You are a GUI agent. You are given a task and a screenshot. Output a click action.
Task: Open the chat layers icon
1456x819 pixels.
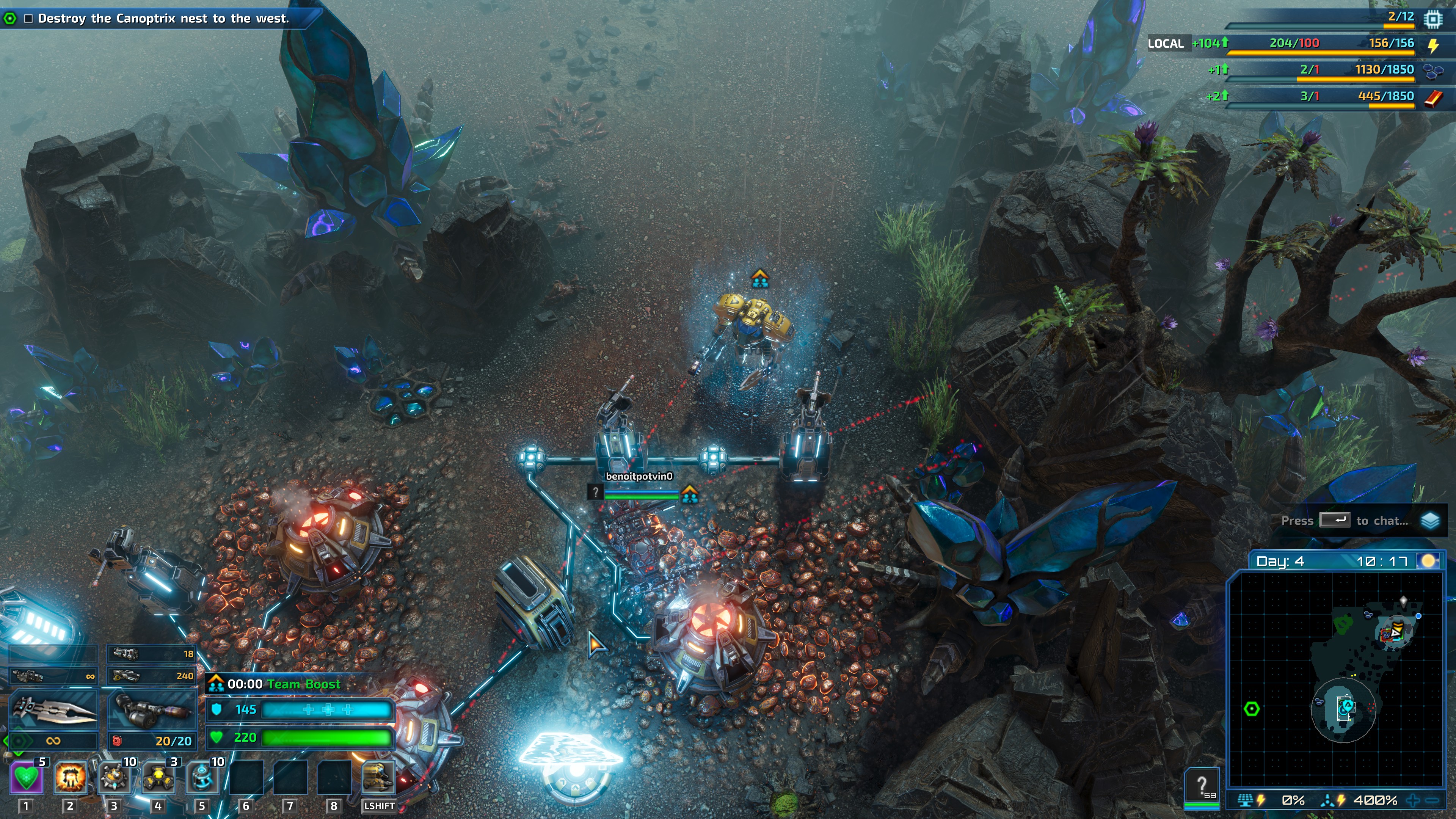click(1430, 521)
